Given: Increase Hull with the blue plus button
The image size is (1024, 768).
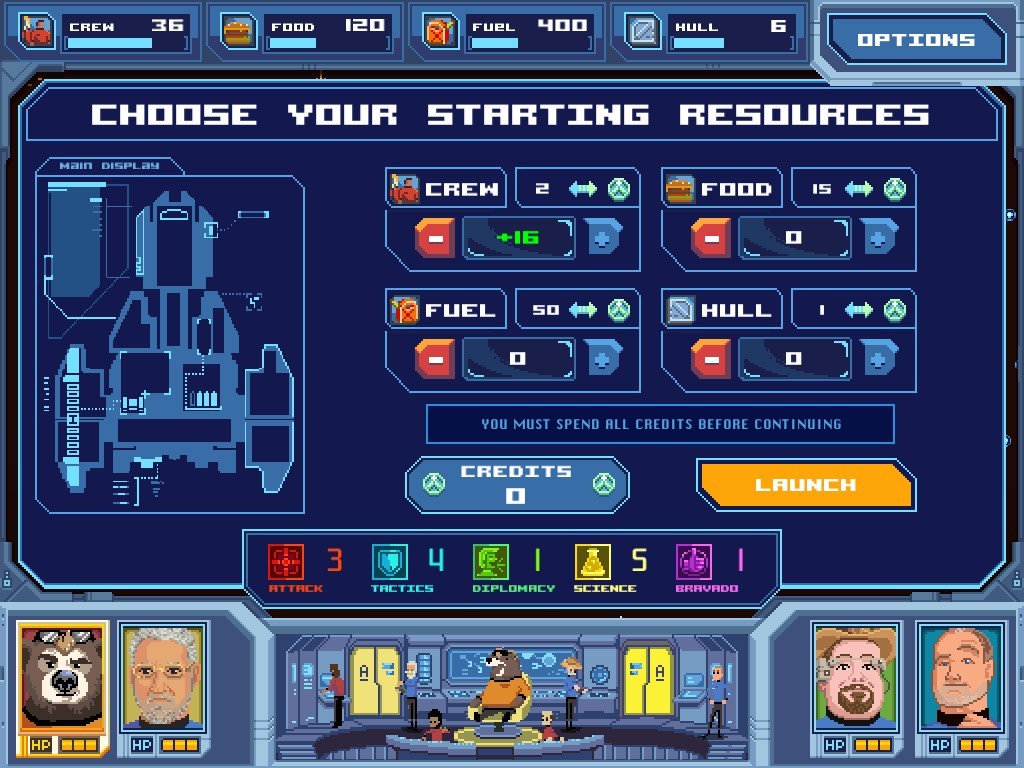Looking at the screenshot, I should [x=880, y=359].
